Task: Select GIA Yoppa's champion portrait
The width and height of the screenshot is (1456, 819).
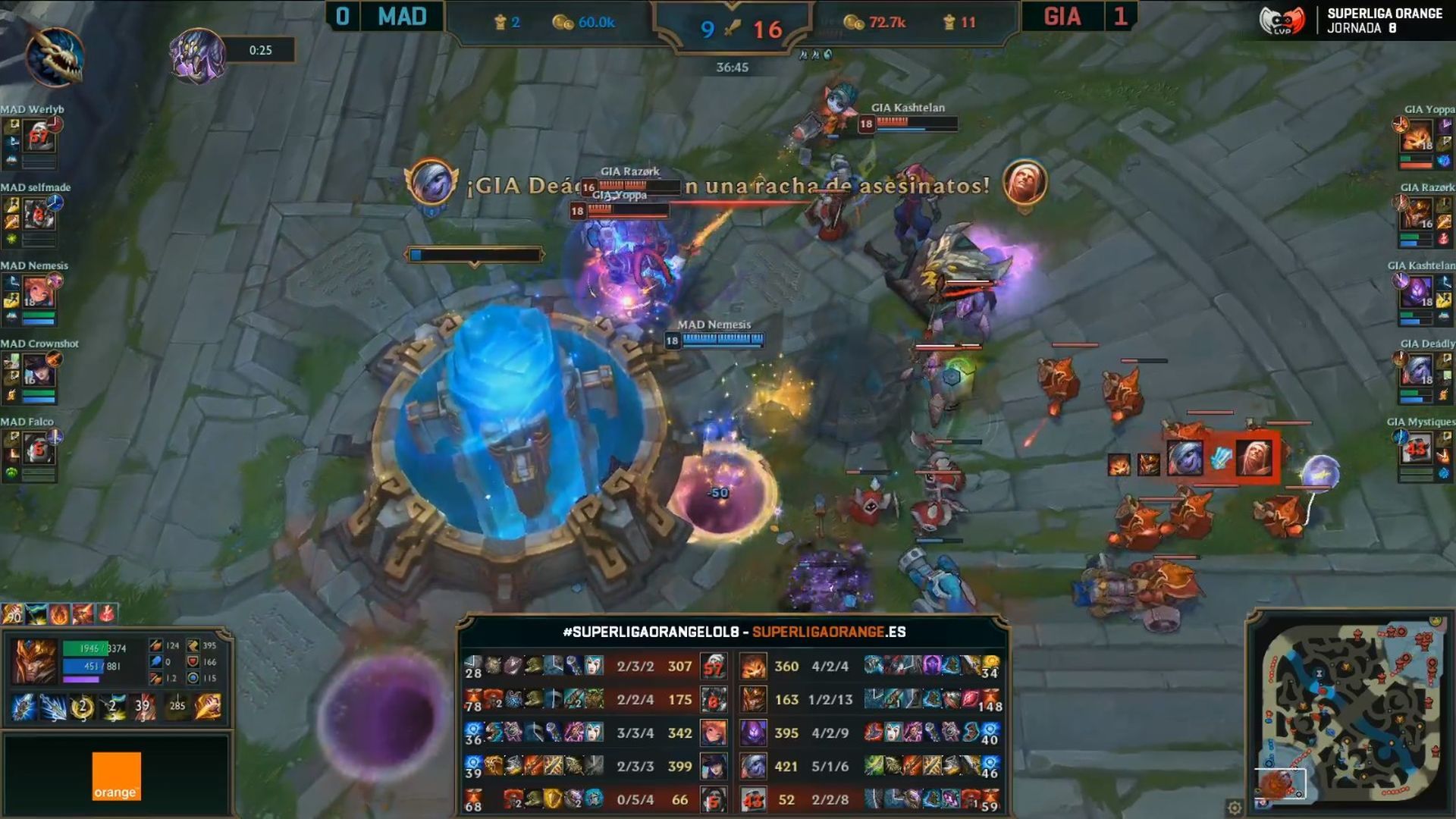Action: coord(1416,138)
